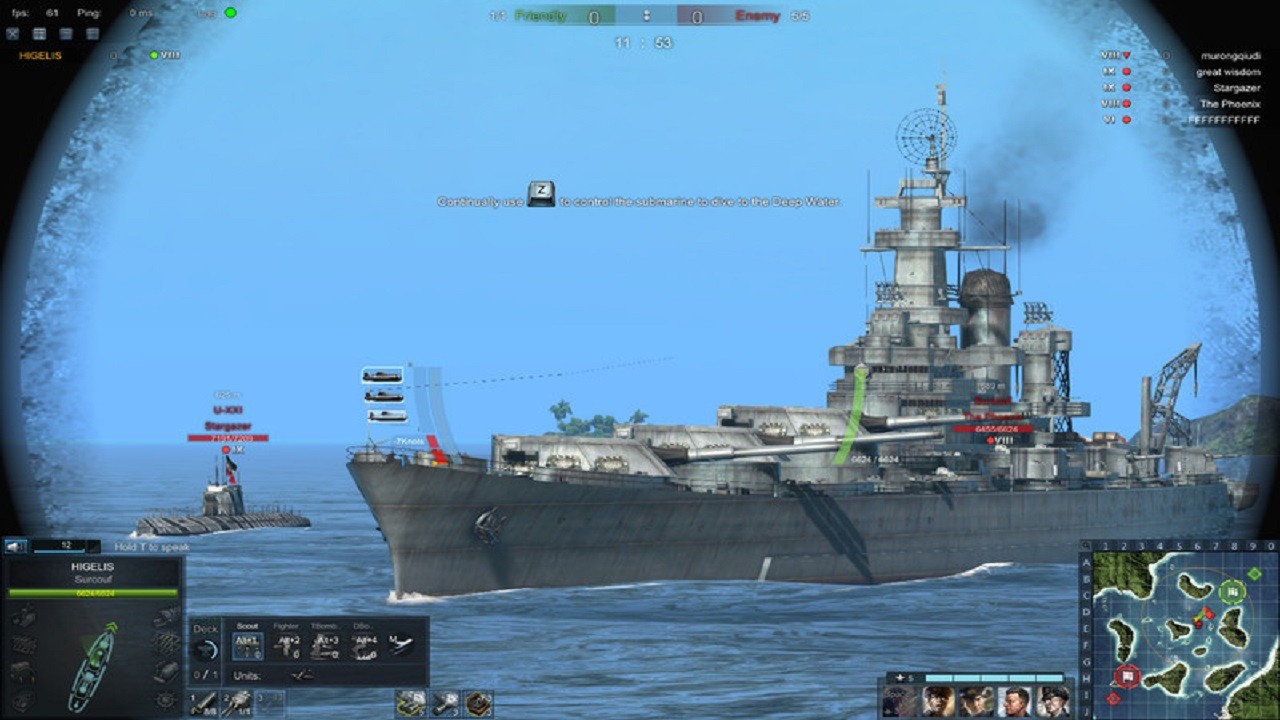Viewport: 1280px width, 720px height.
Task: Click the anchor icon under Deck label
Action: pos(205,648)
